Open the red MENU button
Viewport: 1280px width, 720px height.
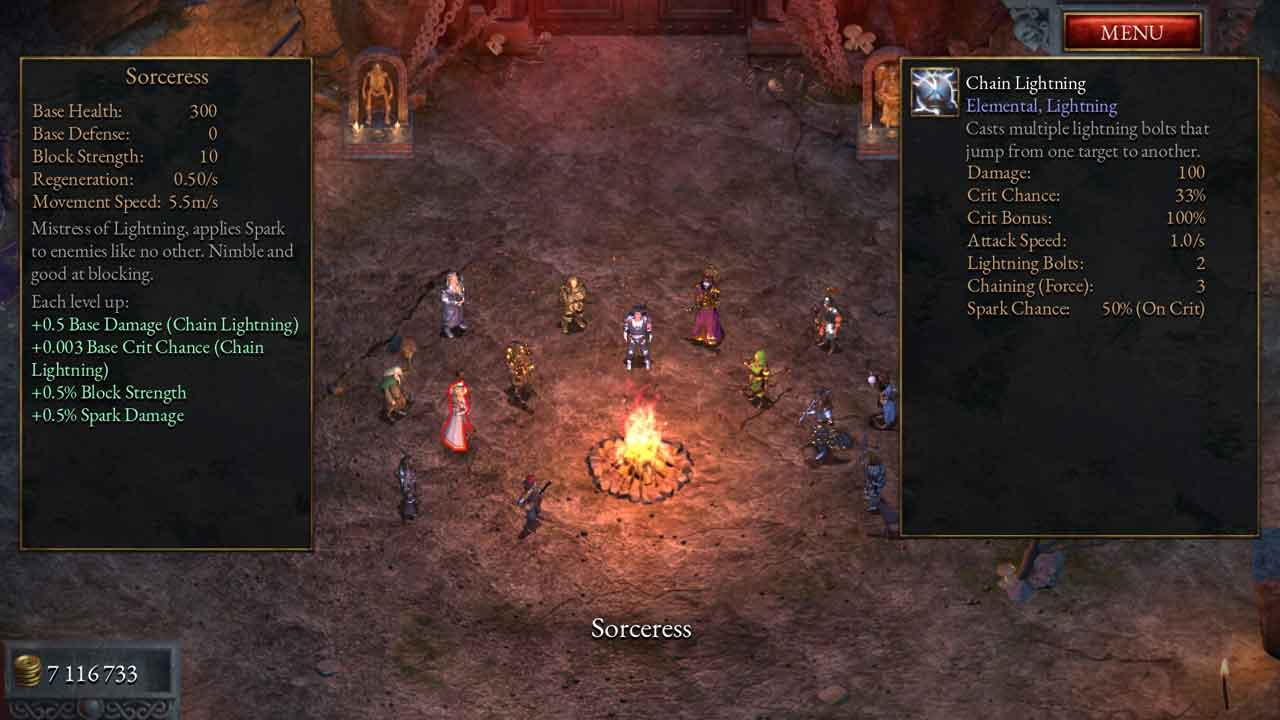click(x=1131, y=32)
